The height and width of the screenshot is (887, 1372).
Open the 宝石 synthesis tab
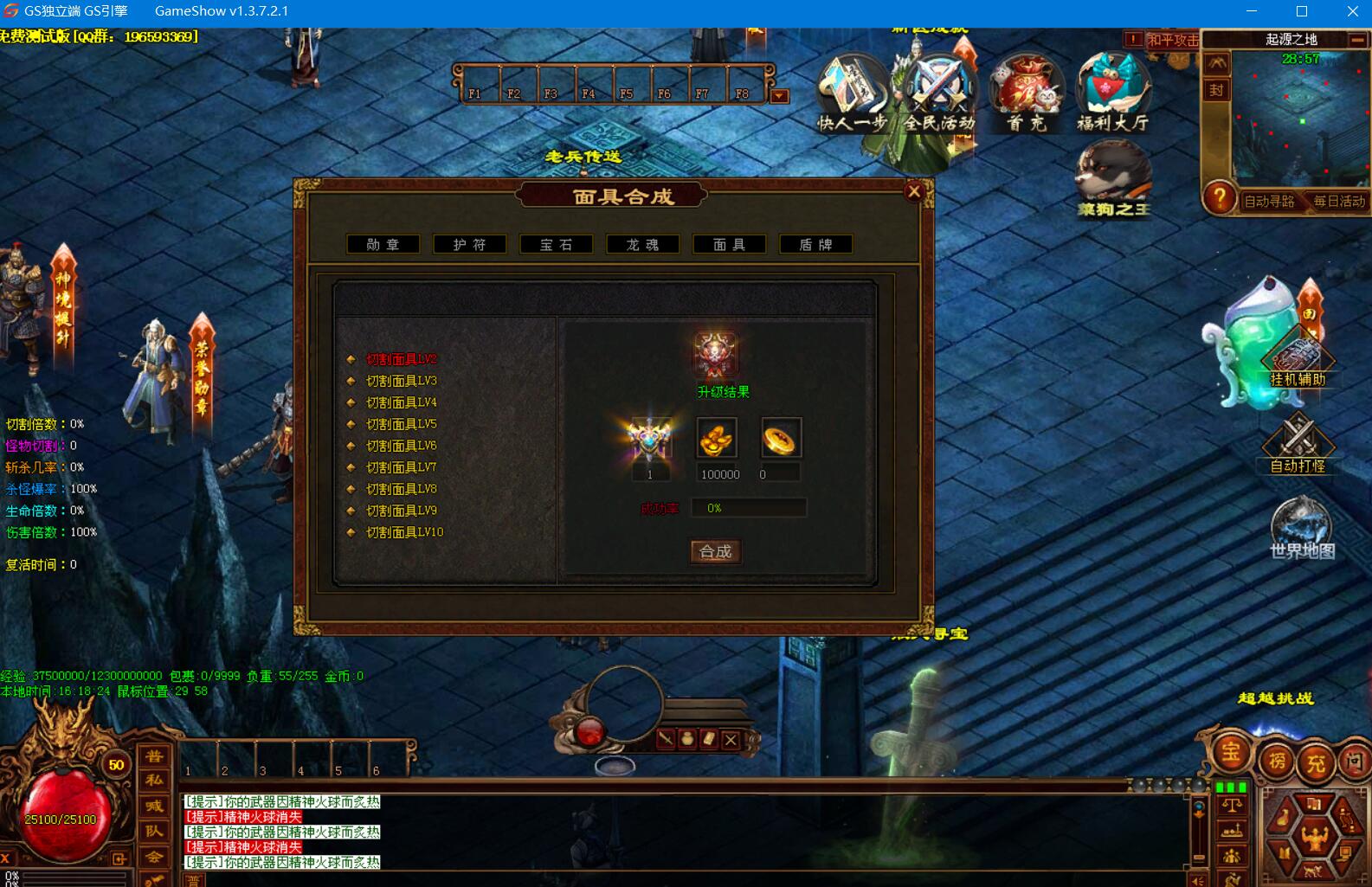pyautogui.click(x=556, y=245)
